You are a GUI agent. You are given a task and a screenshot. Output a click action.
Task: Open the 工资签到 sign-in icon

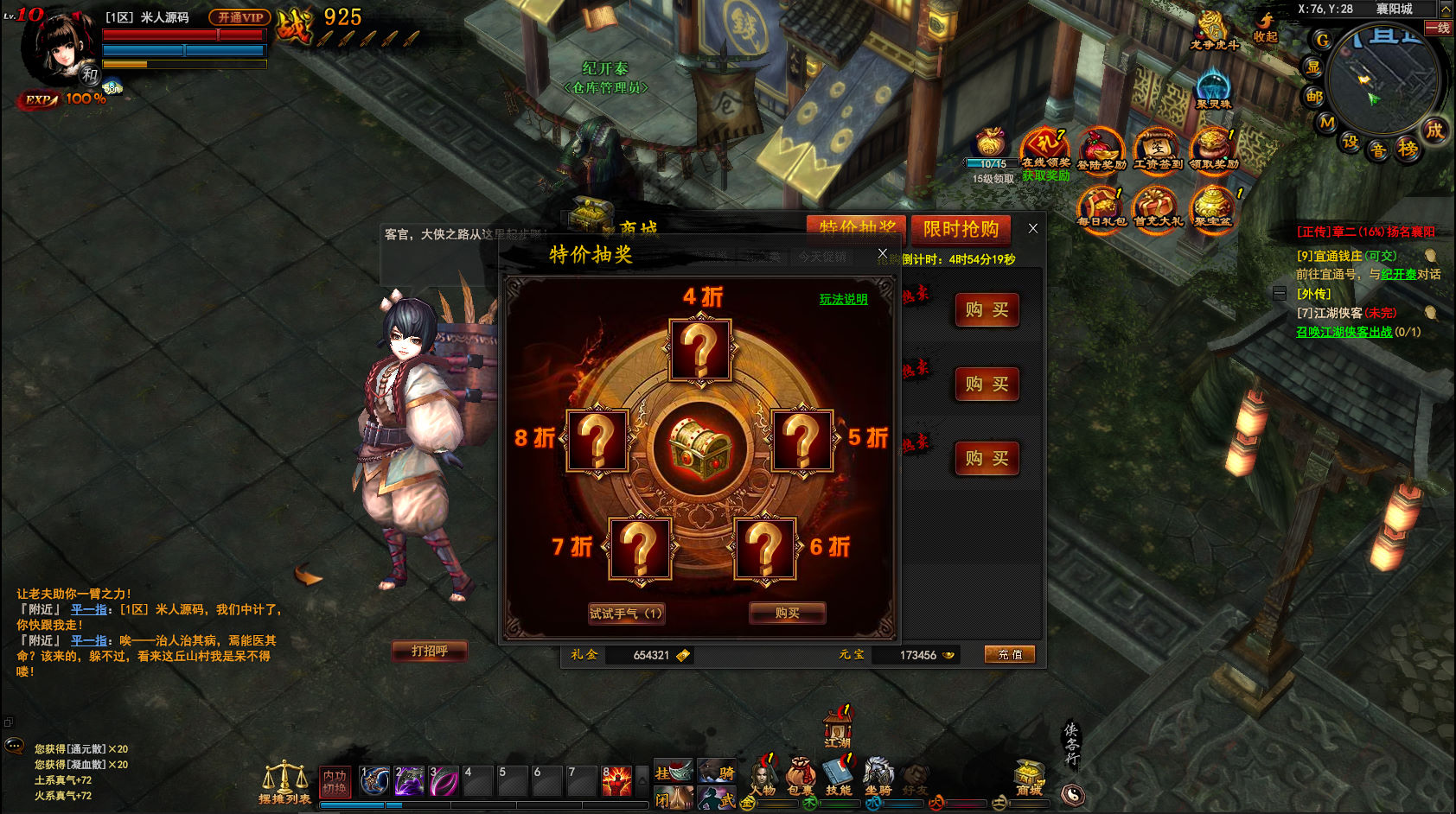(1157, 151)
